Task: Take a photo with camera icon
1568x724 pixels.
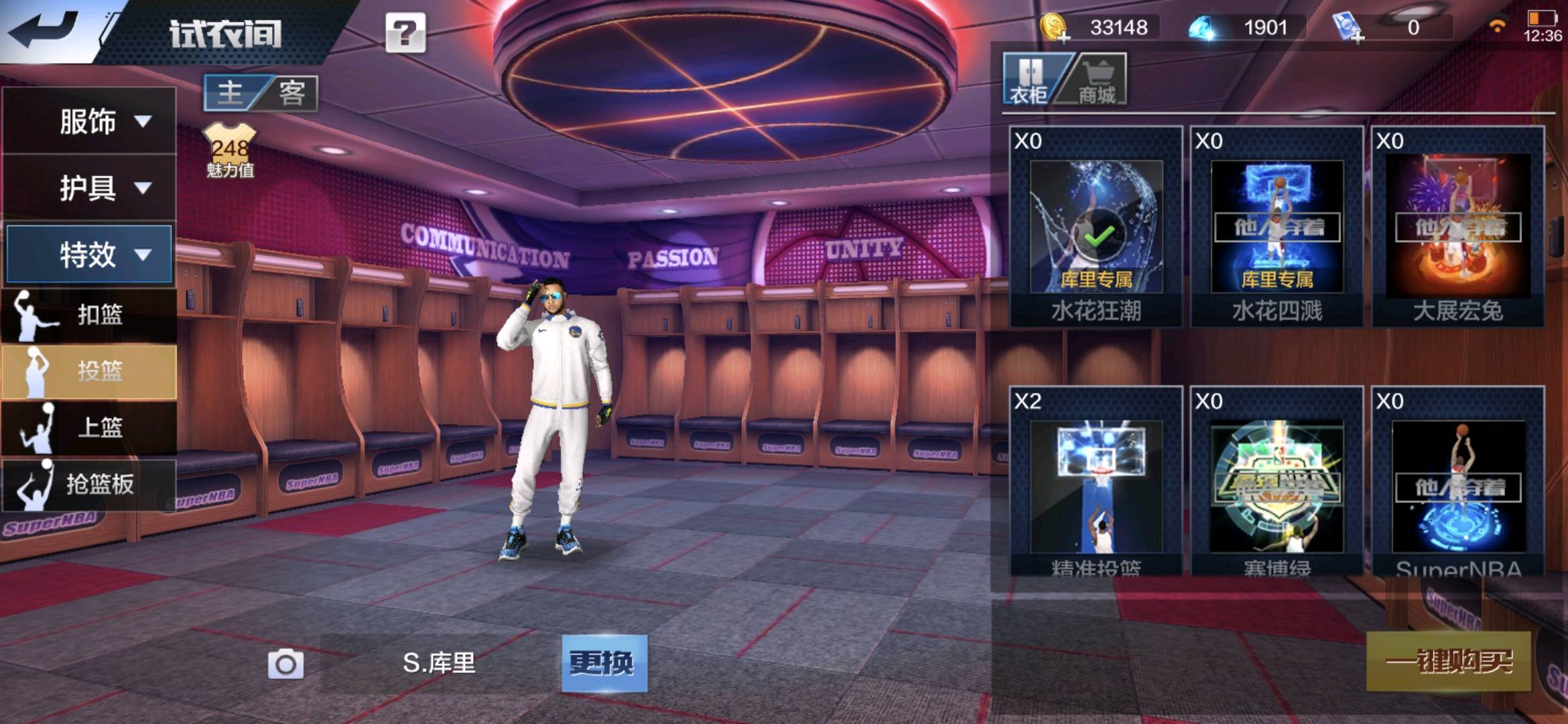Action: tap(286, 664)
